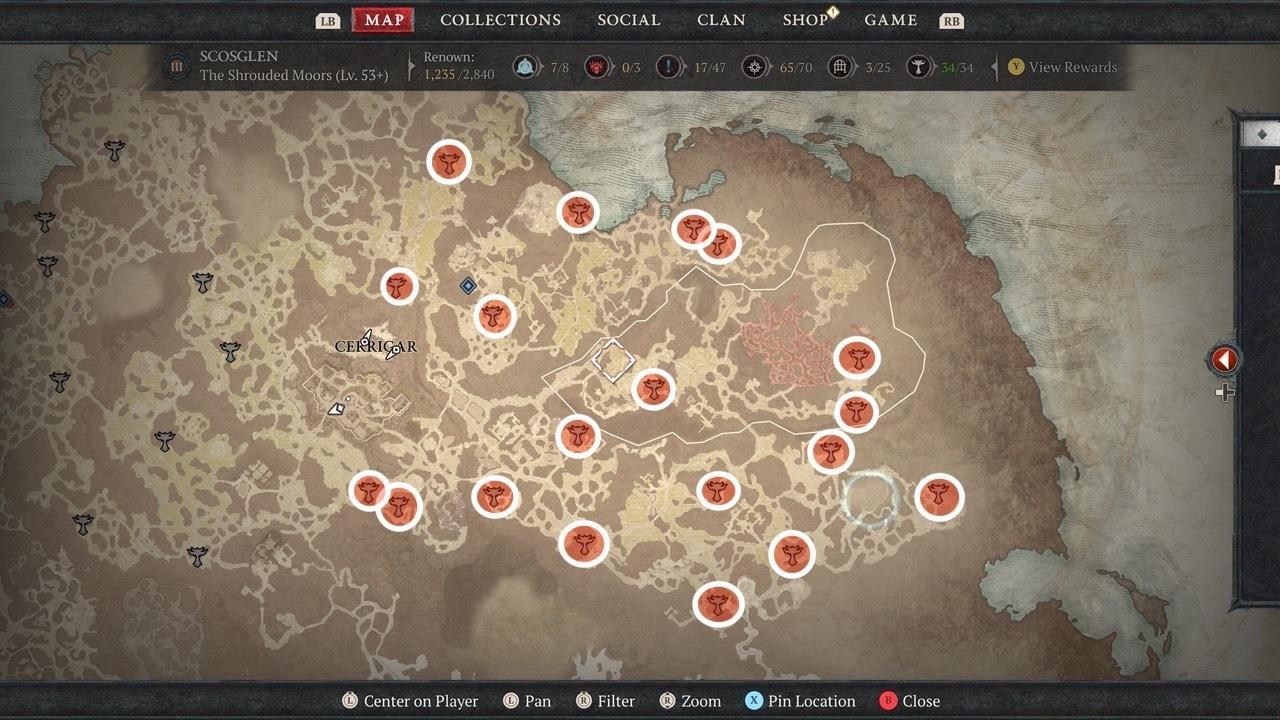This screenshot has width=1280, height=720.
Task: Select the blue waypoint diamond near Cerrigar
Action: point(468,286)
